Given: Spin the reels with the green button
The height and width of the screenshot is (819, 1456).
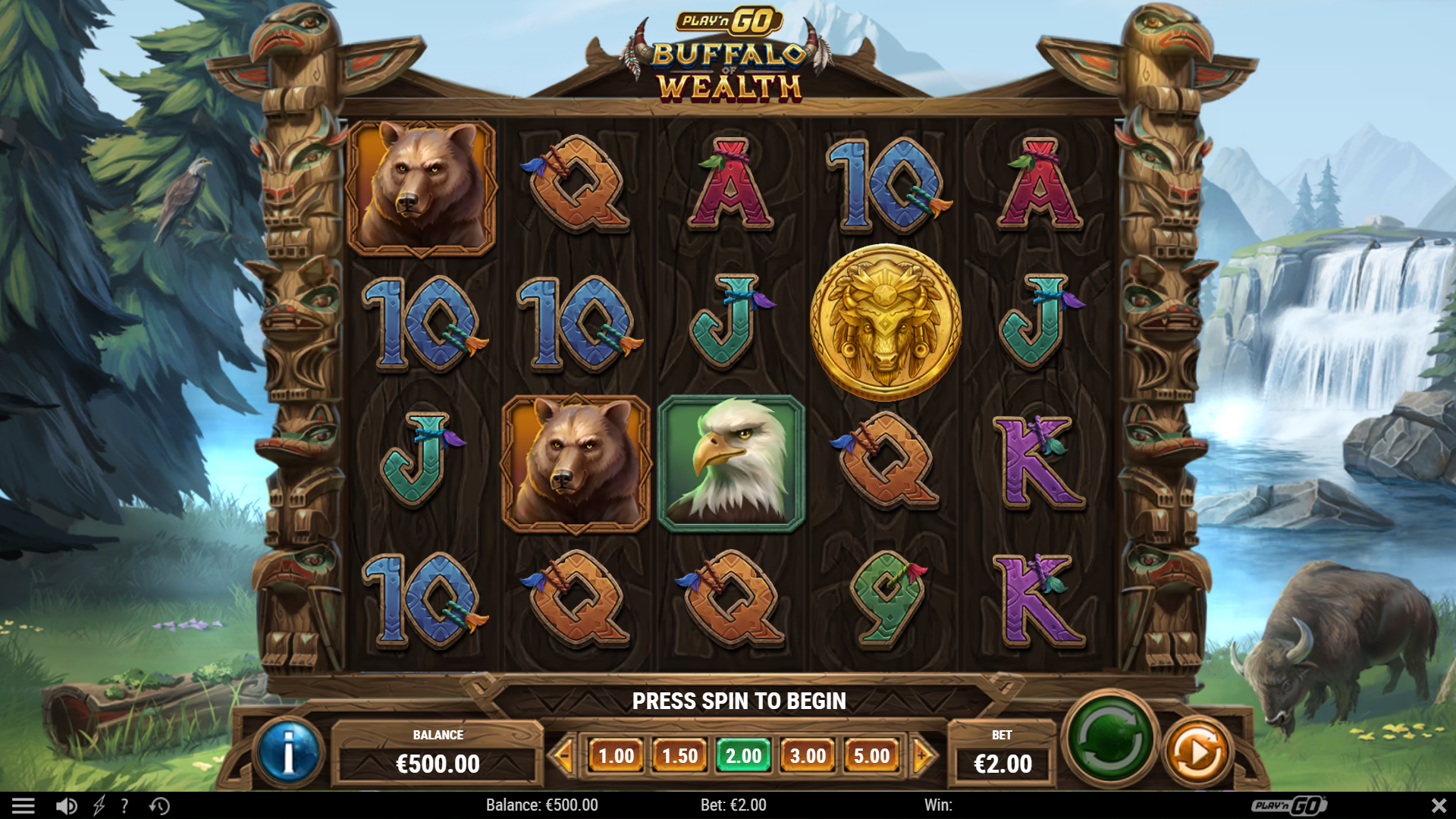Looking at the screenshot, I should tap(1109, 738).
